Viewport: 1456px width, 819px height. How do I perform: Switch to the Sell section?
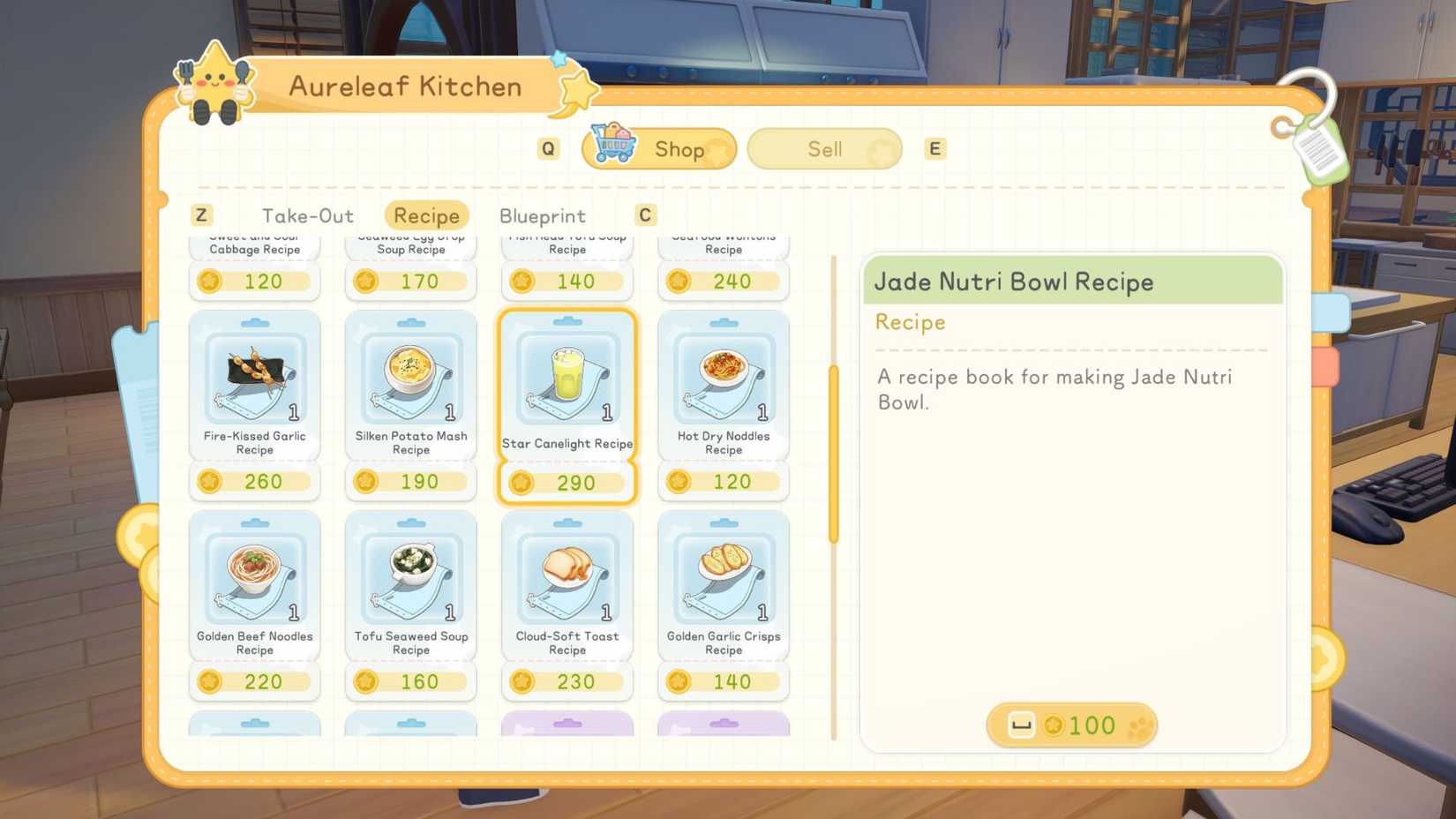(x=822, y=148)
